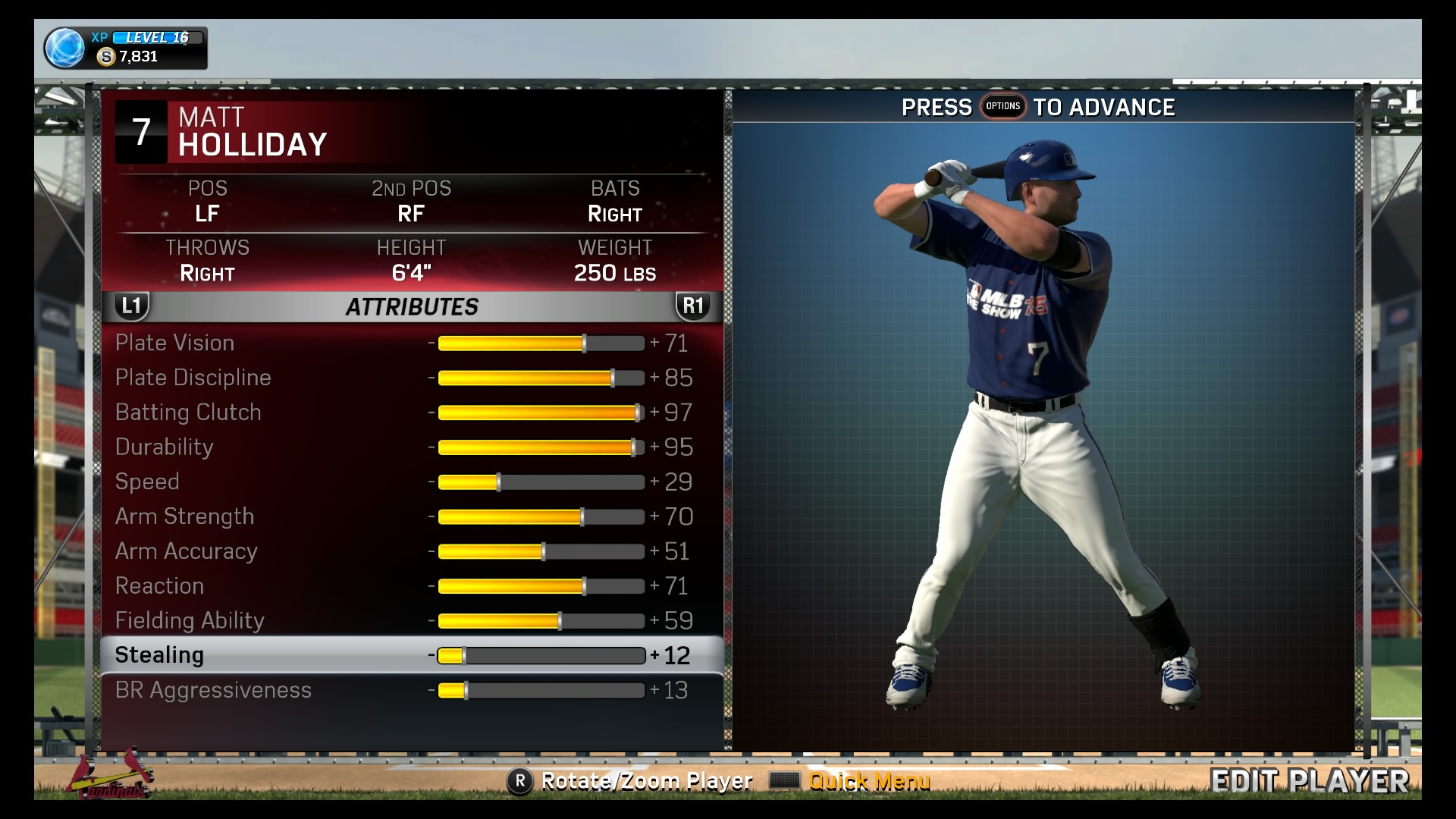
Task: Change the POS field showing LF
Action: pos(207,202)
